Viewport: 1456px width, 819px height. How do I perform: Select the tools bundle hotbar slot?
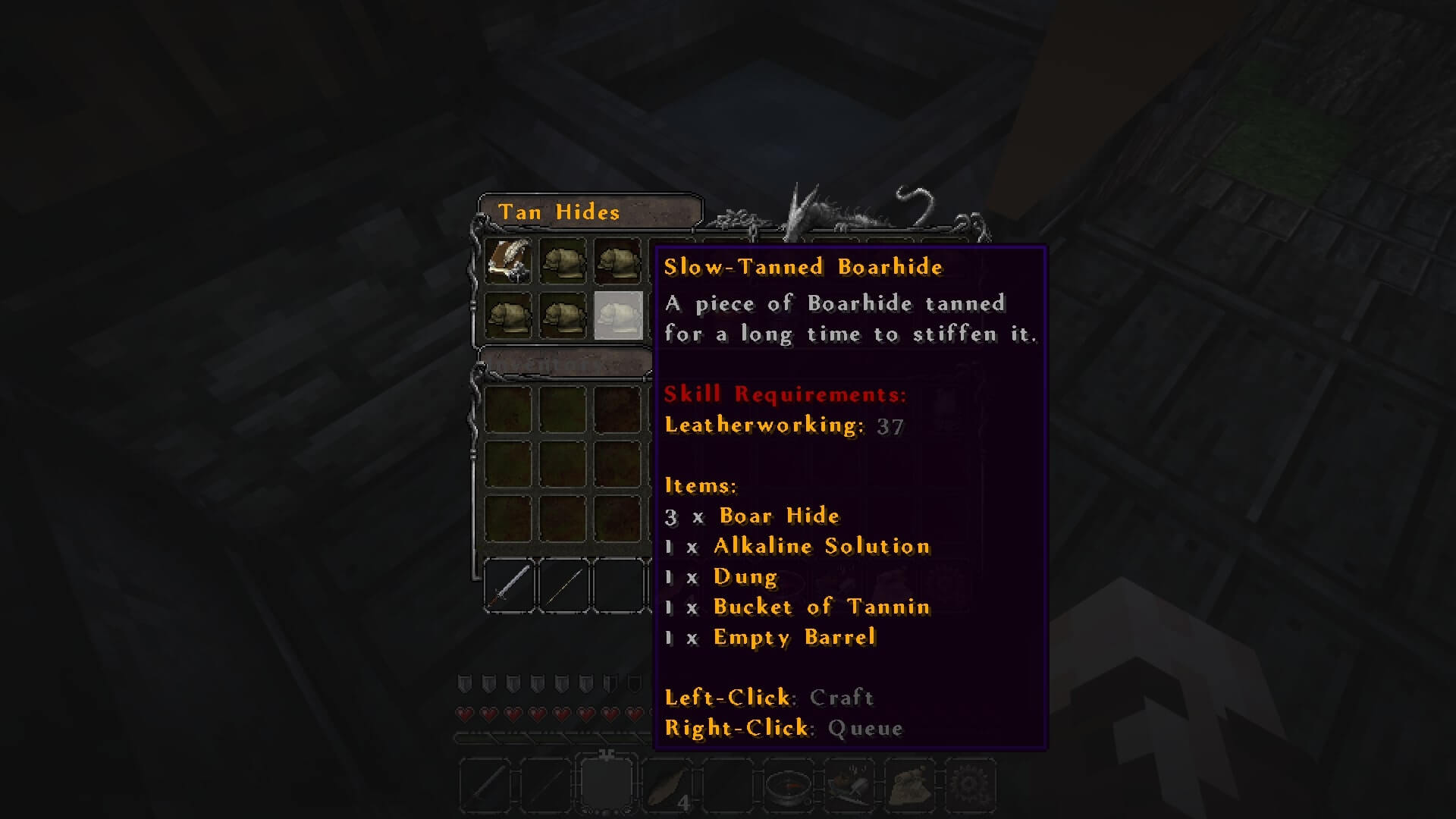coord(849,786)
